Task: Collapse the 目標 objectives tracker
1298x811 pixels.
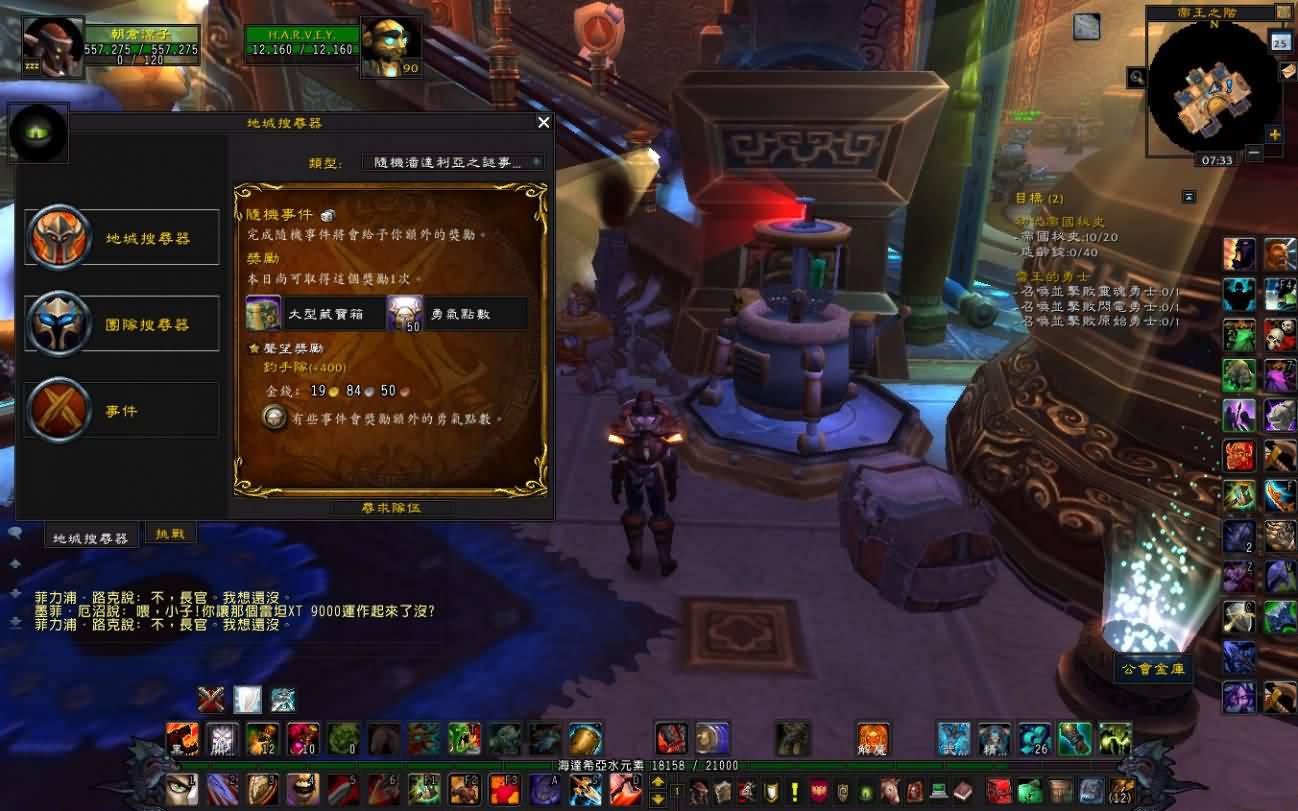Action: coord(1188,196)
